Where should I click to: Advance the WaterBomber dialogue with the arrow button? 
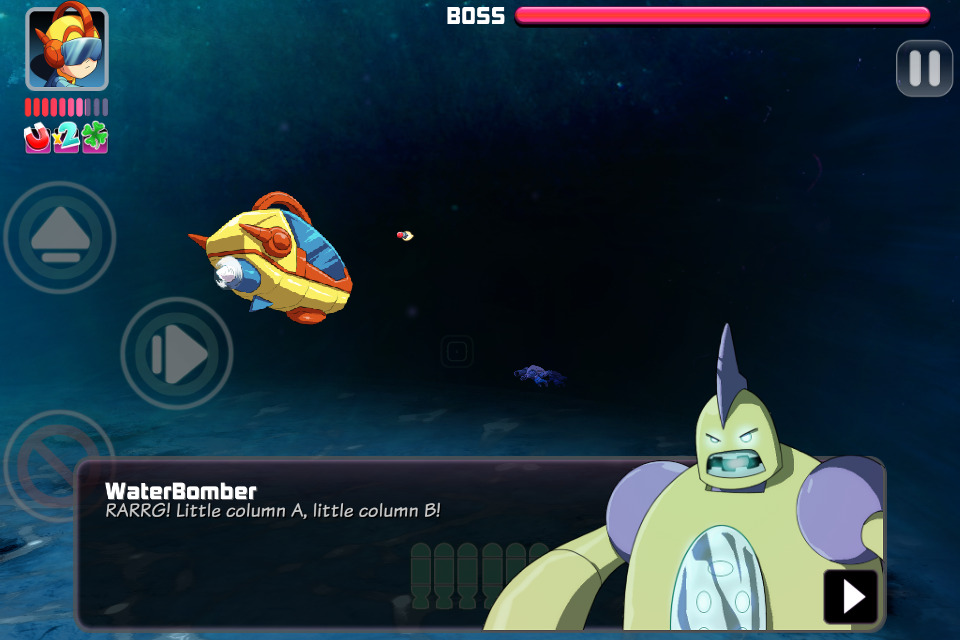pyautogui.click(x=851, y=597)
